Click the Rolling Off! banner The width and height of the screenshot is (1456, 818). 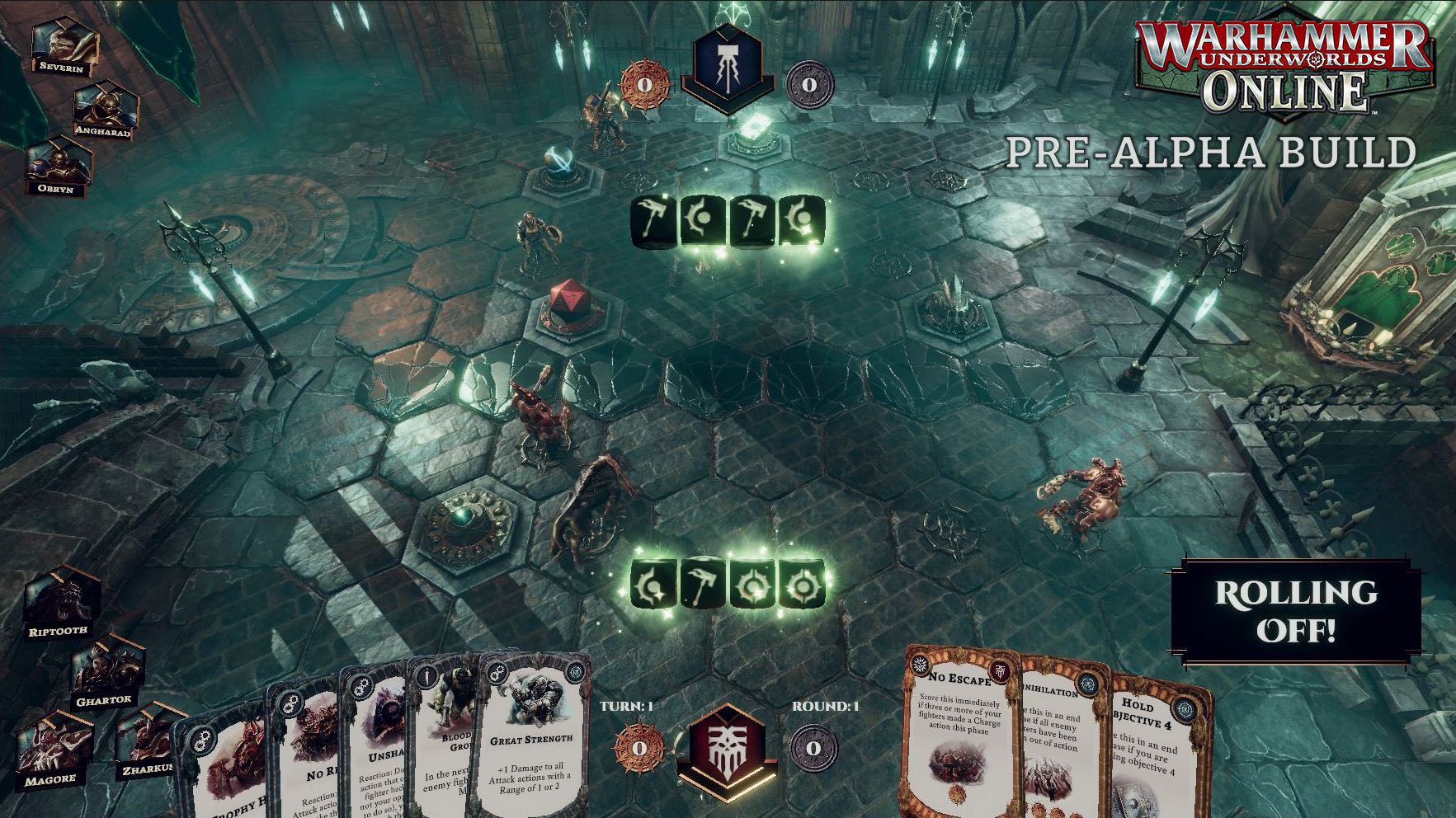[1296, 611]
